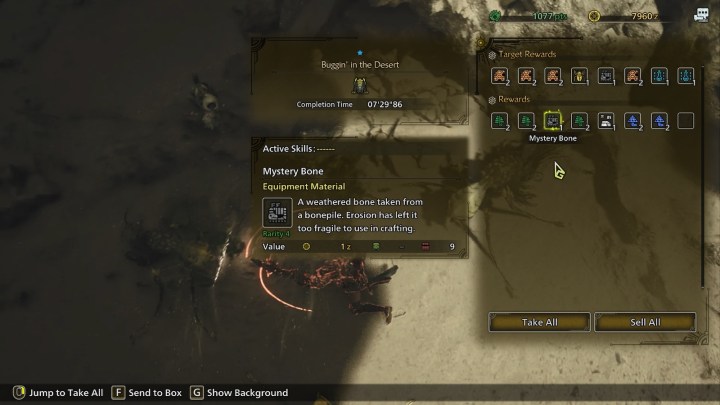The height and width of the screenshot is (405, 720).
Task: Sell all quest rewards
Action: tap(645, 322)
